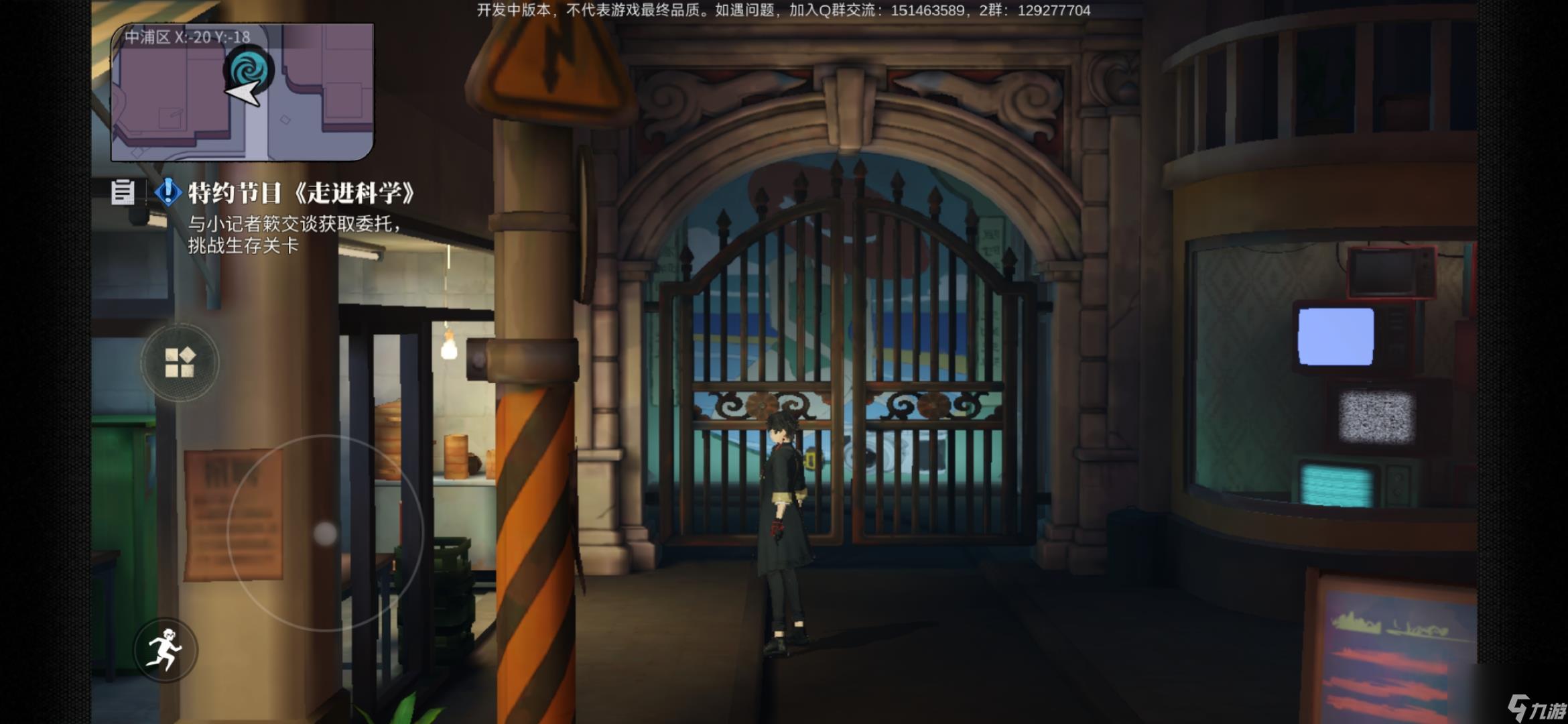The image size is (1568, 724).
Task: Click the player character near the gate
Action: click(784, 509)
